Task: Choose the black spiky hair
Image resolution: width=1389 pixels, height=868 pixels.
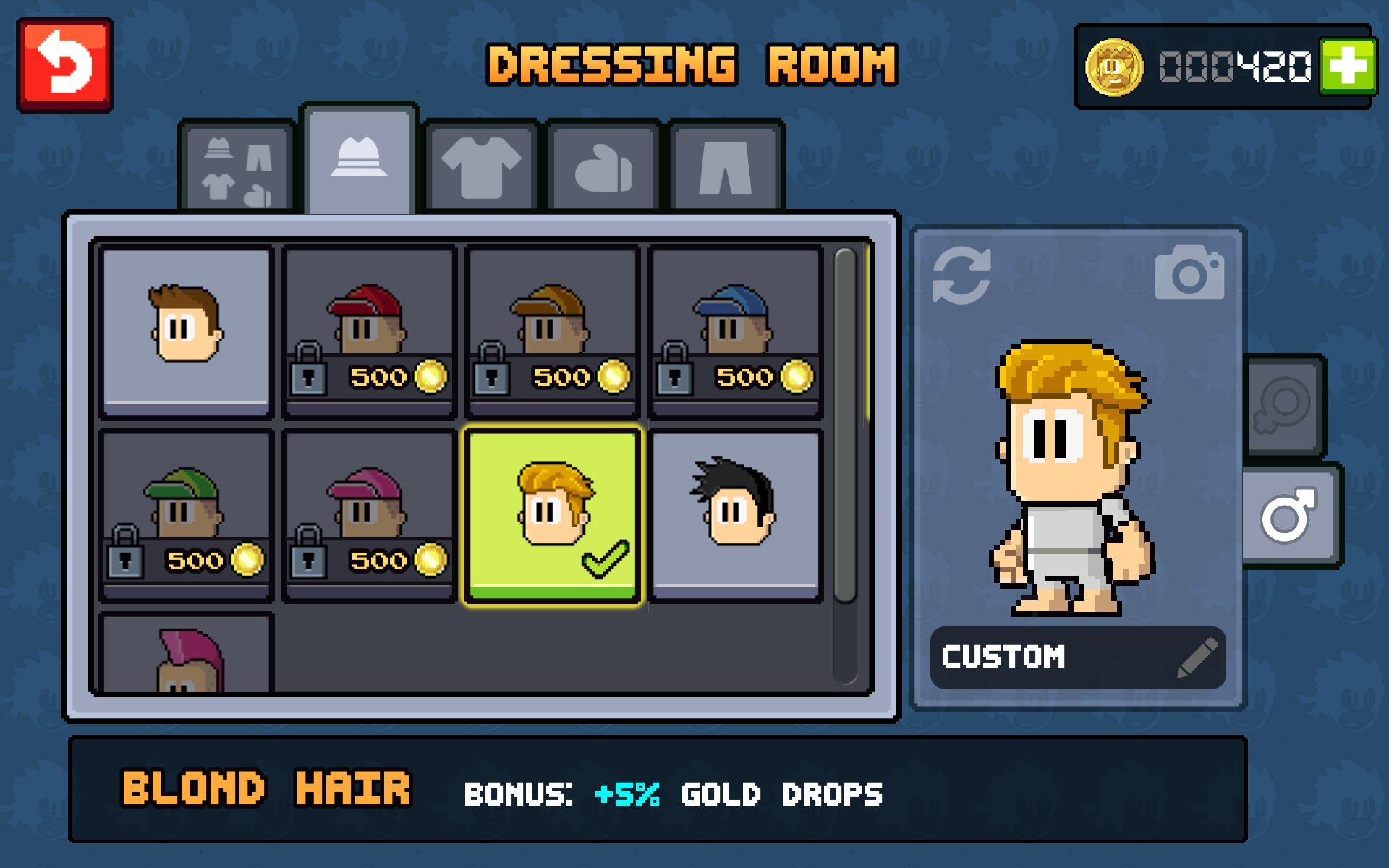Action: pos(736,515)
